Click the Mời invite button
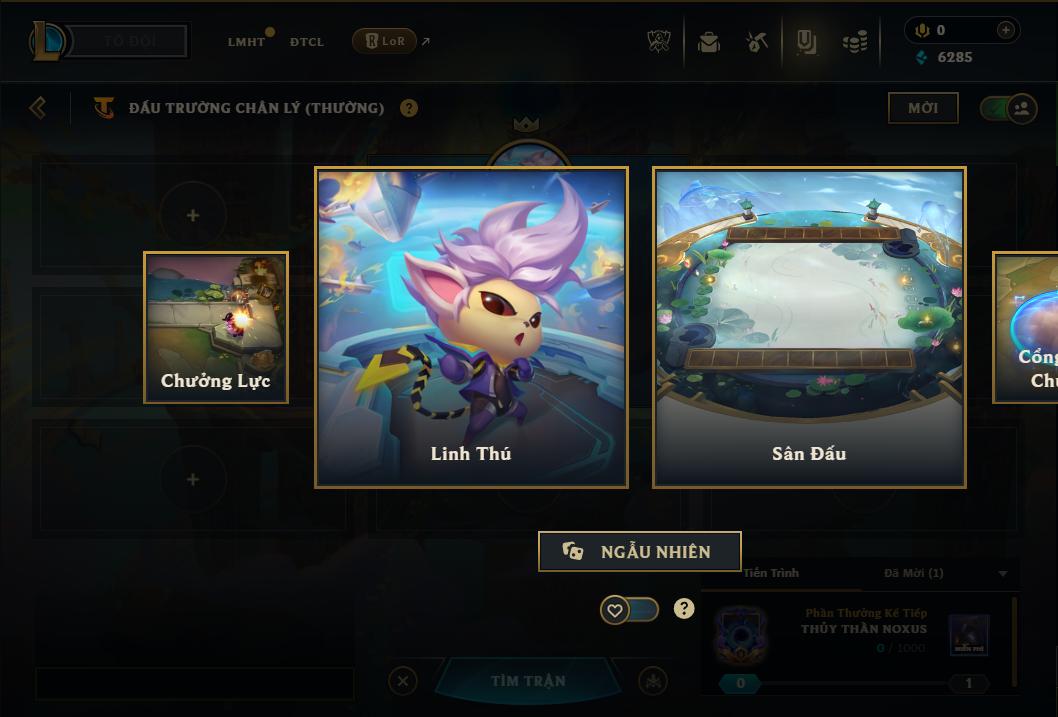The width and height of the screenshot is (1058, 717). 923,108
